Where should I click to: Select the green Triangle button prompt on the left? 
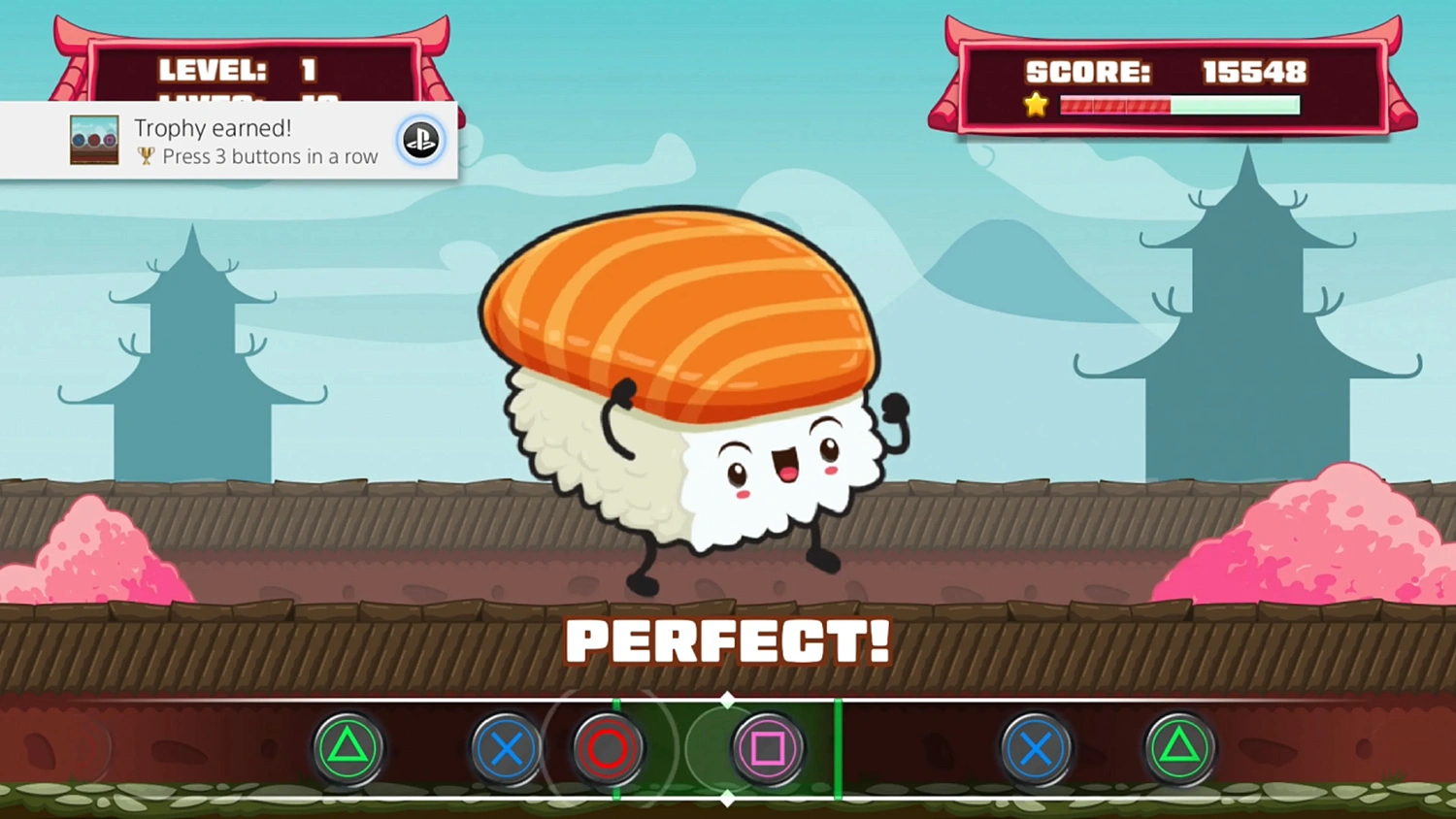(349, 748)
